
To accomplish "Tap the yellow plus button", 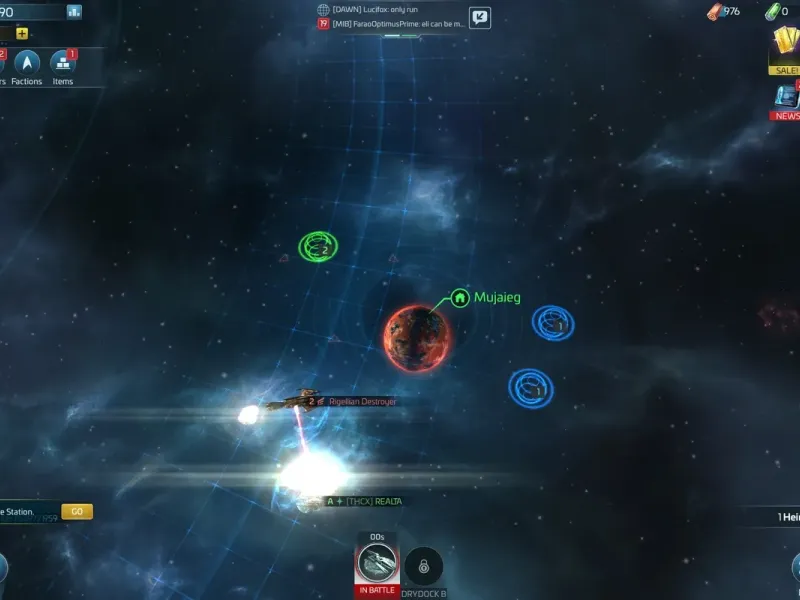I will pos(22,33).
